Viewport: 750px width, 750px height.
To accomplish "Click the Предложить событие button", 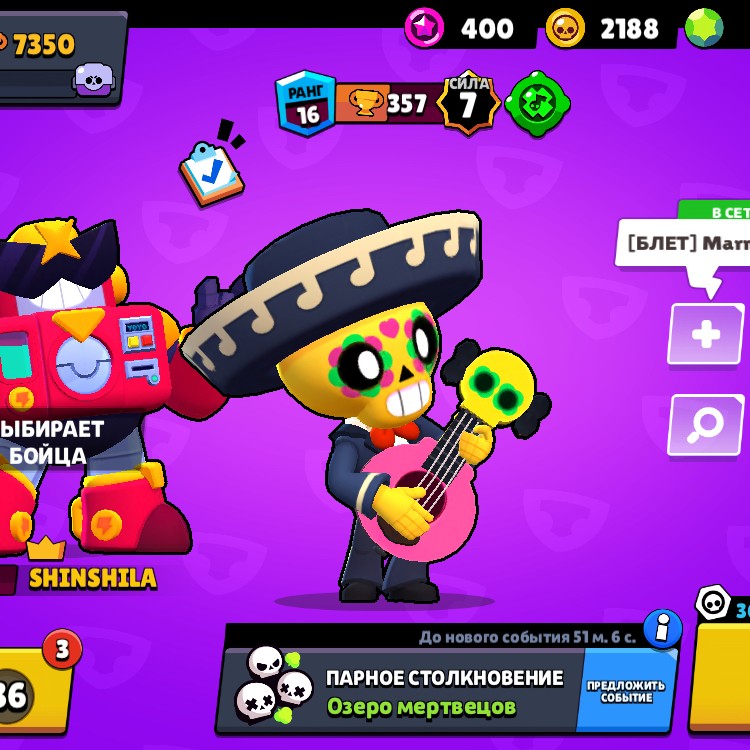I will click(x=626, y=691).
